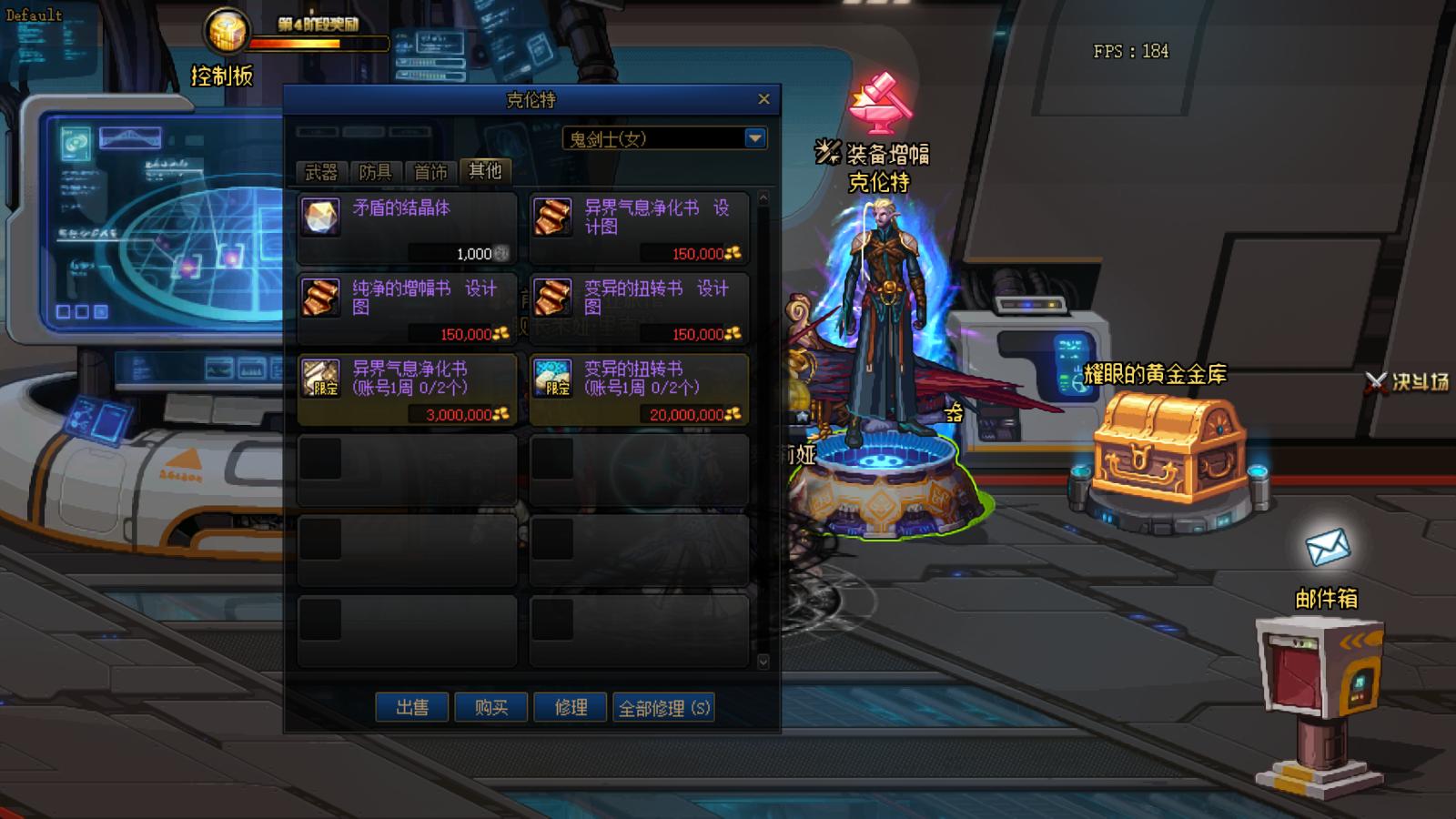Viewport: 1456px width, 819px height.
Task: Switch to the 防具 tab
Action: [378, 171]
